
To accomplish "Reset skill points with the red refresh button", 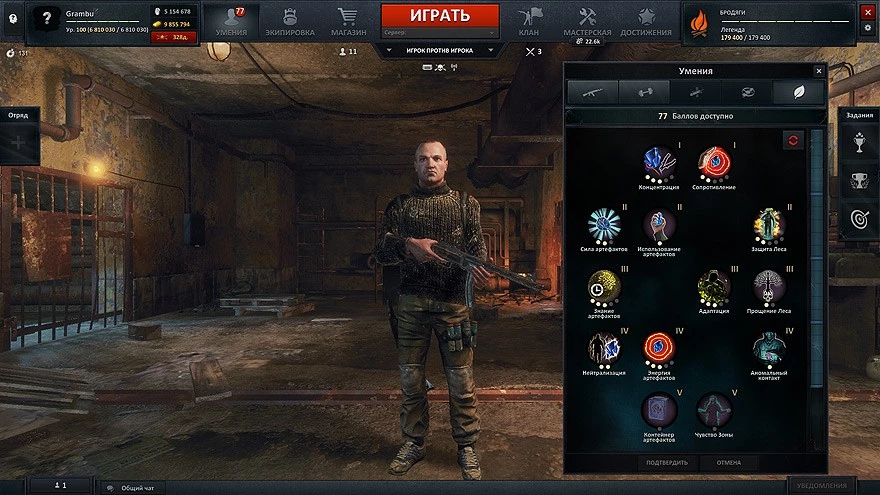I will tap(793, 140).
